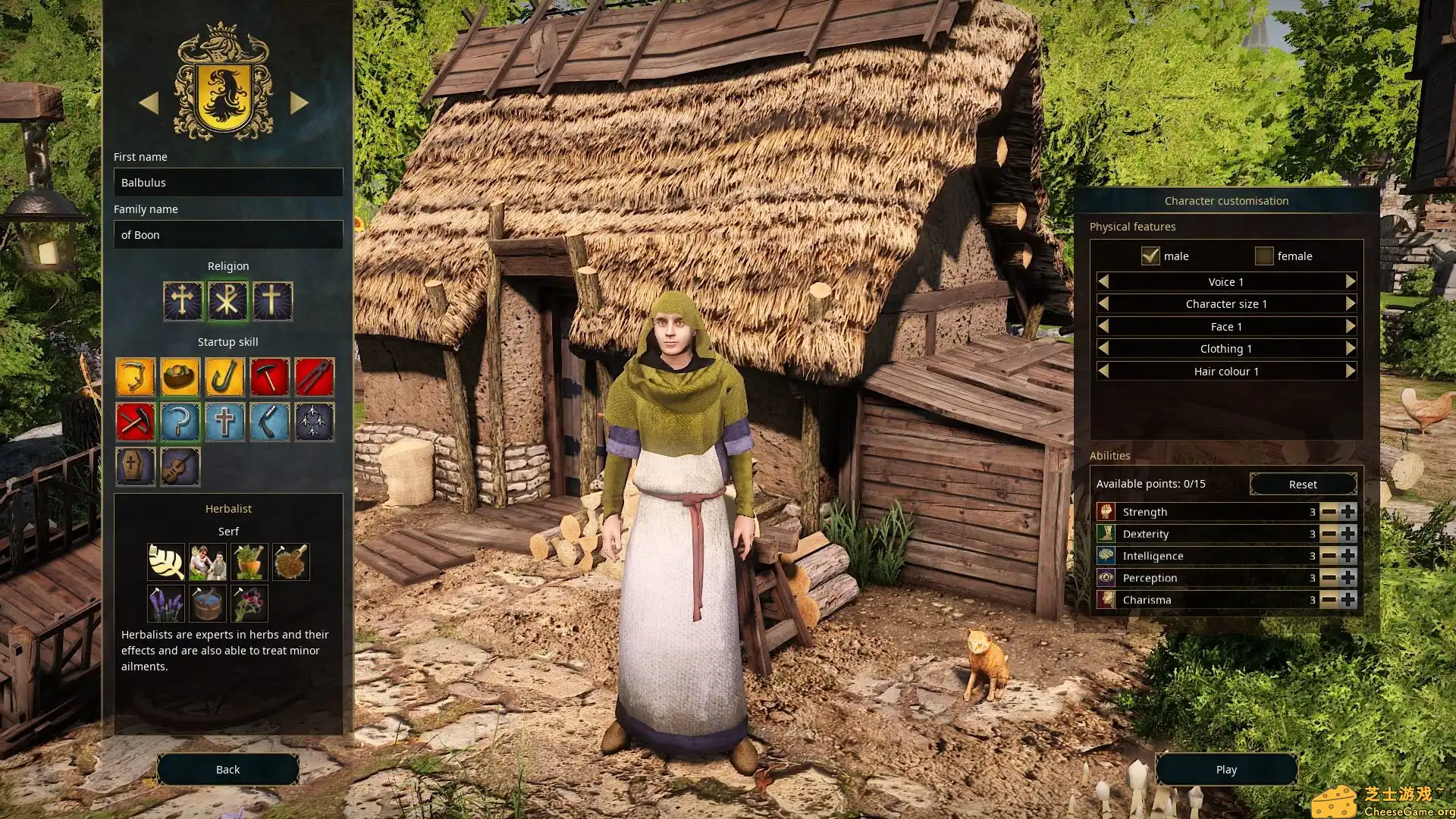
Task: Select the scythe farming startup skill
Action: point(135,377)
